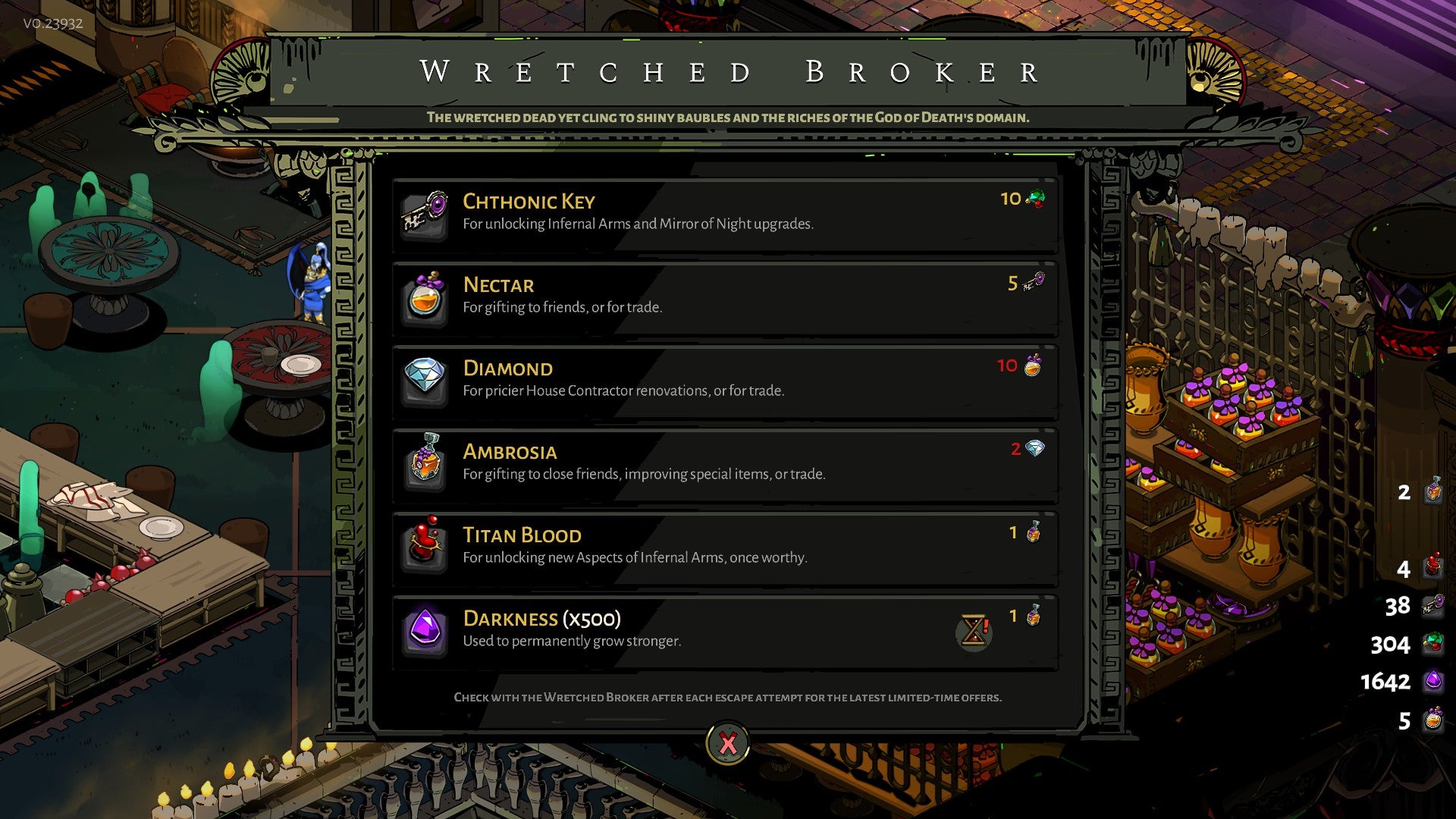Select the Nectar trade row

724,298
